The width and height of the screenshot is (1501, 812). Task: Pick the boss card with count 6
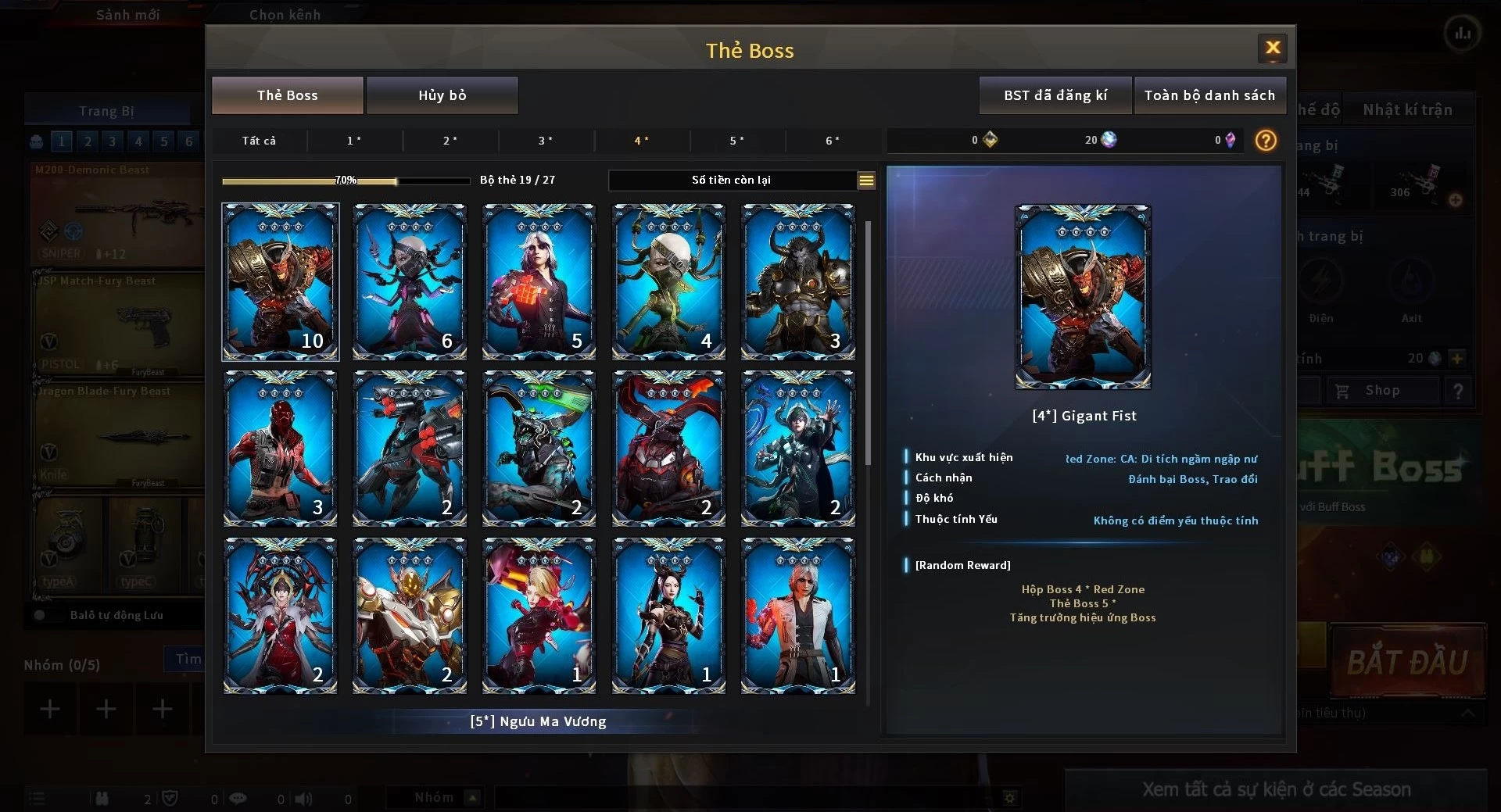pos(410,282)
